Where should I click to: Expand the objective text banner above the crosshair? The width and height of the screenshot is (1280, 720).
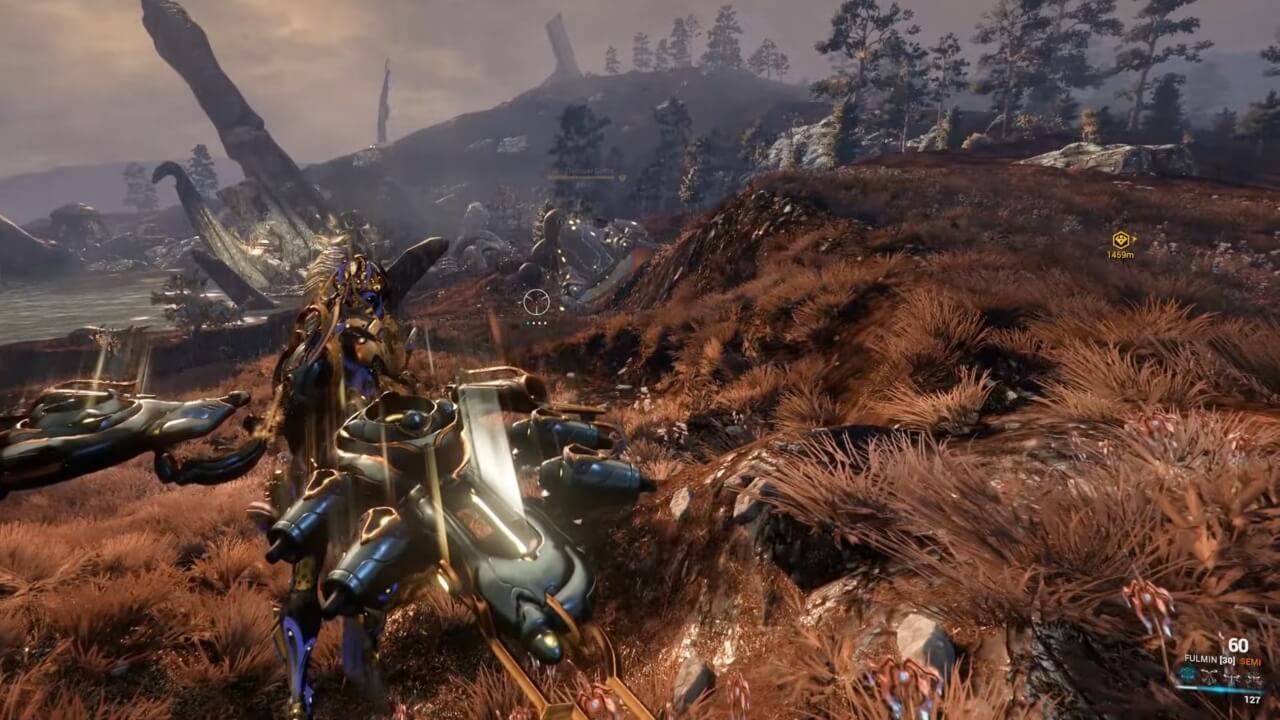click(580, 171)
